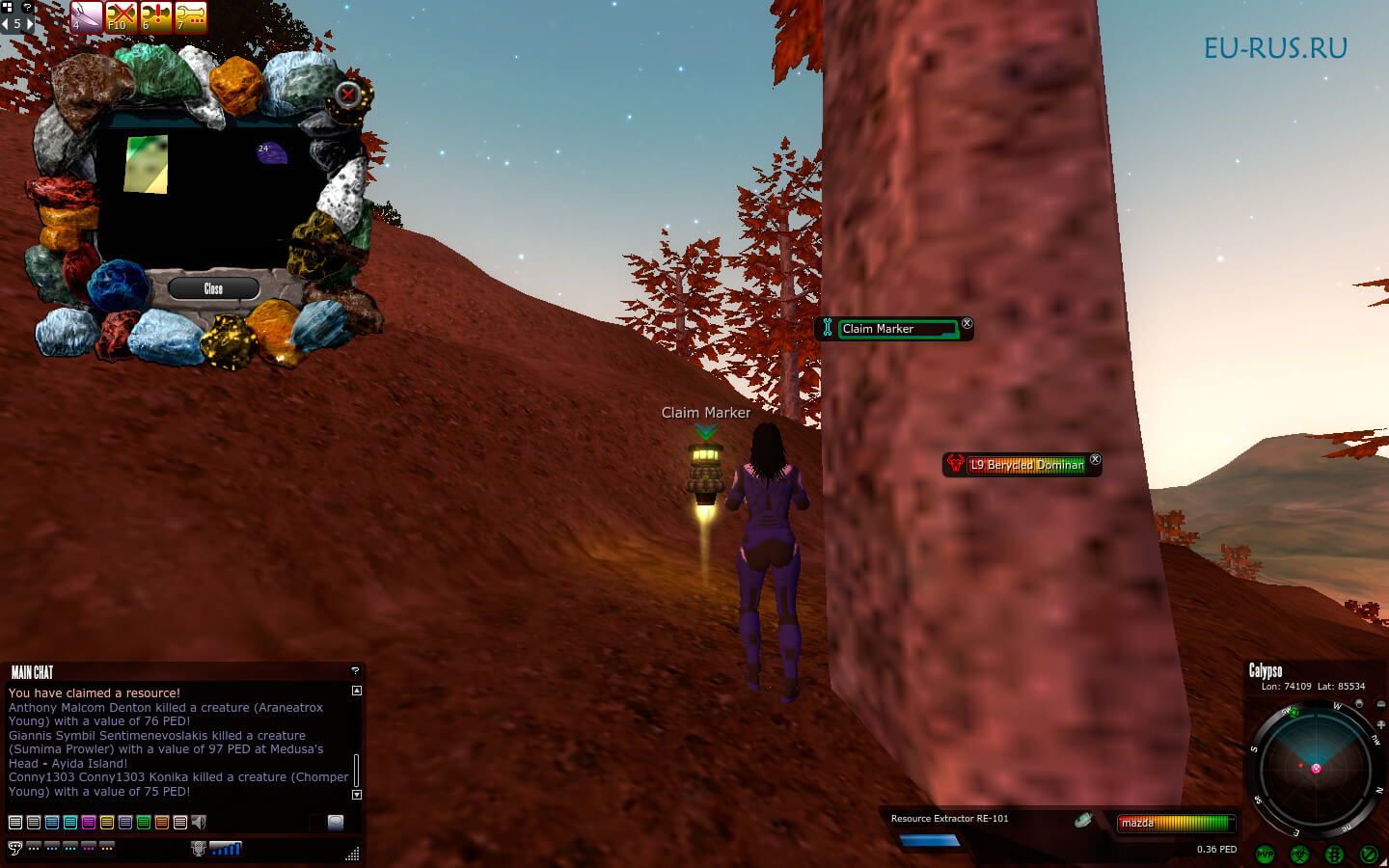Activate the wrench hotbar slot numbered 7
1389x868 pixels.
191,16
